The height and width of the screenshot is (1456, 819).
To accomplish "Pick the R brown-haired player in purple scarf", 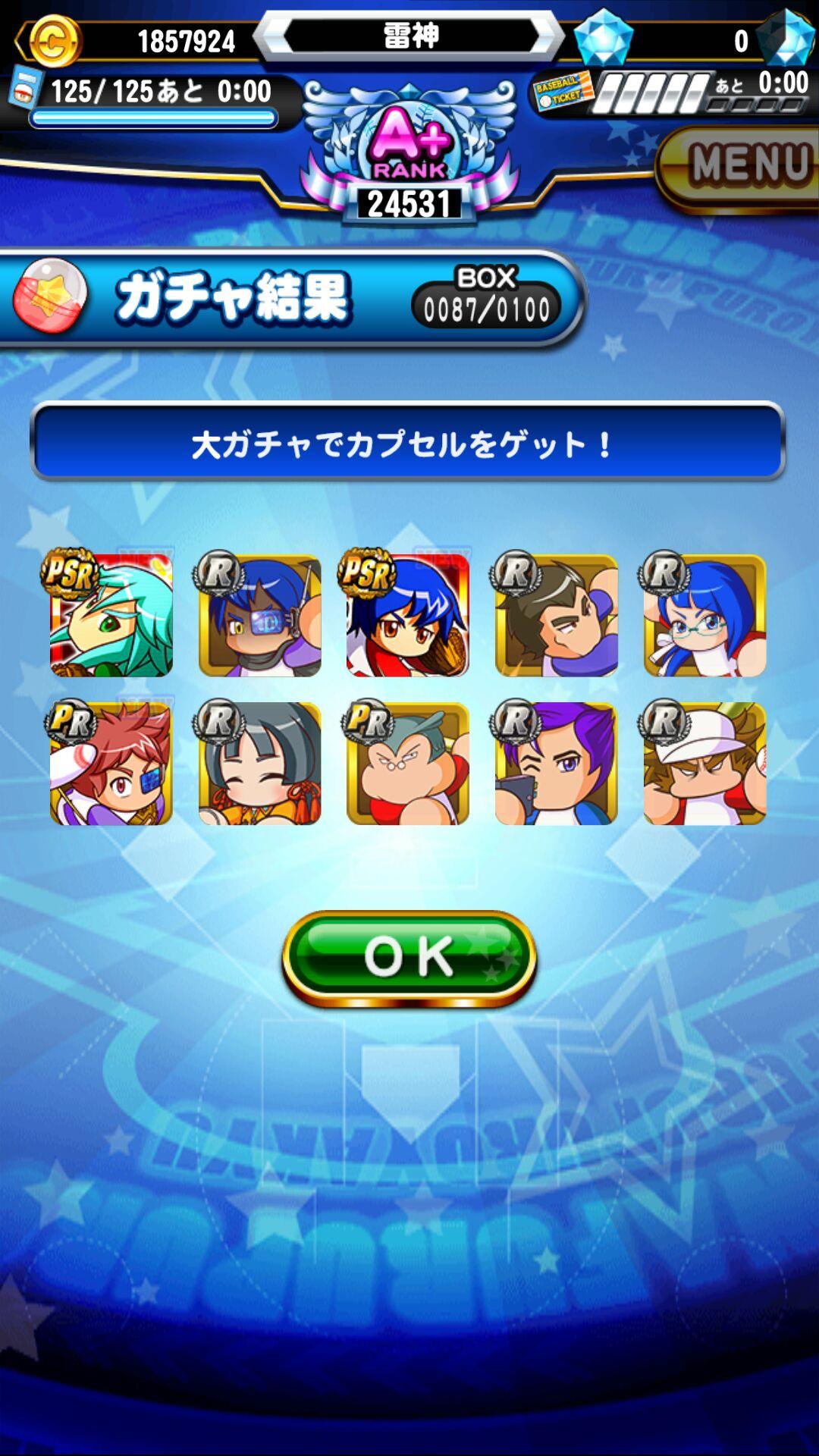I will coord(556,615).
